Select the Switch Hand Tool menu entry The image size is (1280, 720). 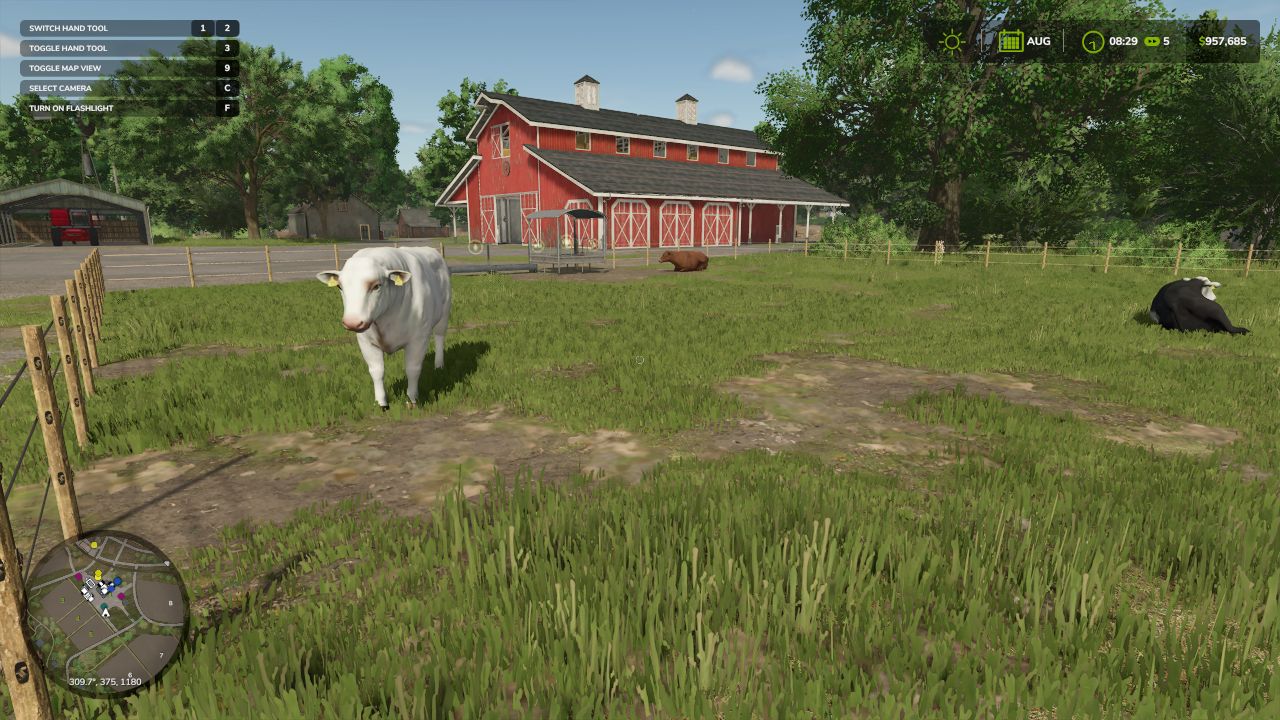click(x=70, y=28)
